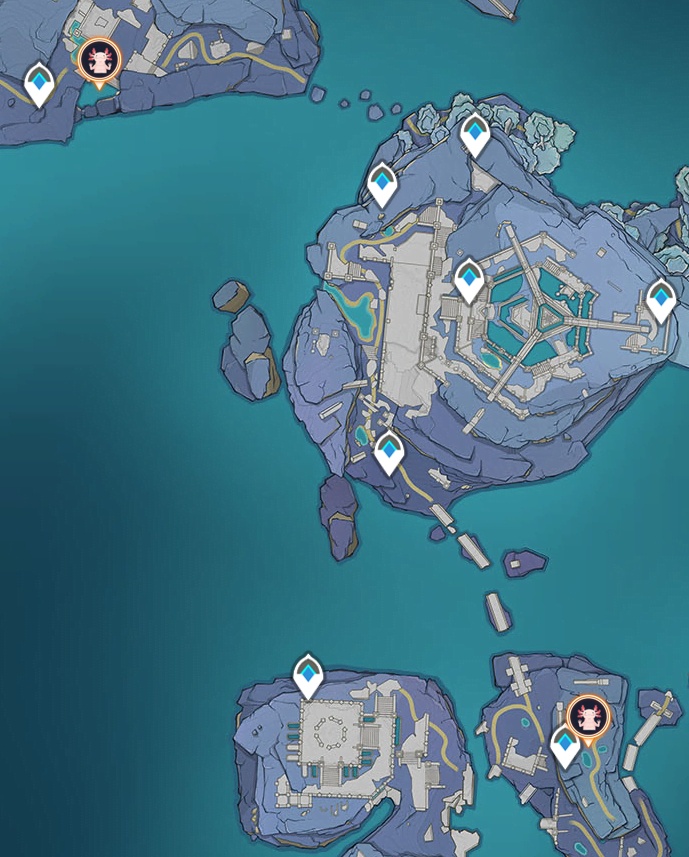Pick the waypoint above the square courtyard ruin
Image resolution: width=689 pixels, height=857 pixels.
pyautogui.click(x=308, y=676)
